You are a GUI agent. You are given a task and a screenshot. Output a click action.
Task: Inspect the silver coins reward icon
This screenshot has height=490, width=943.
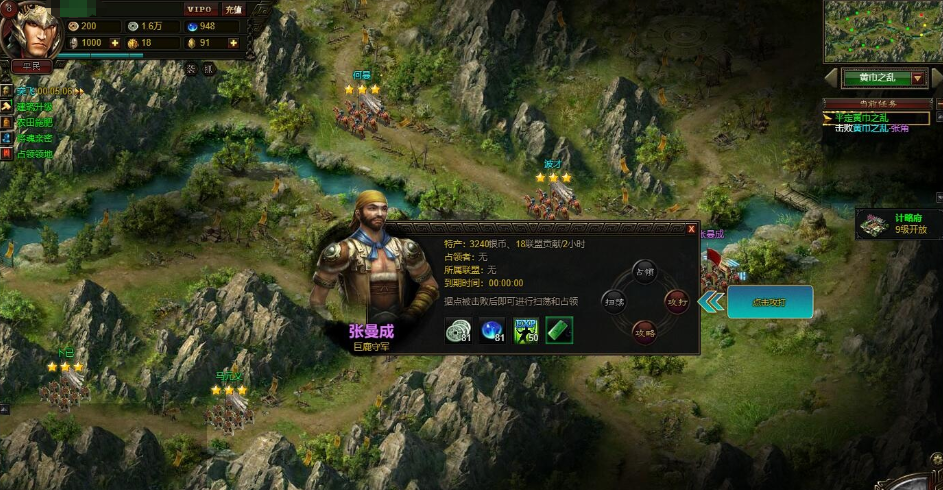[x=458, y=331]
